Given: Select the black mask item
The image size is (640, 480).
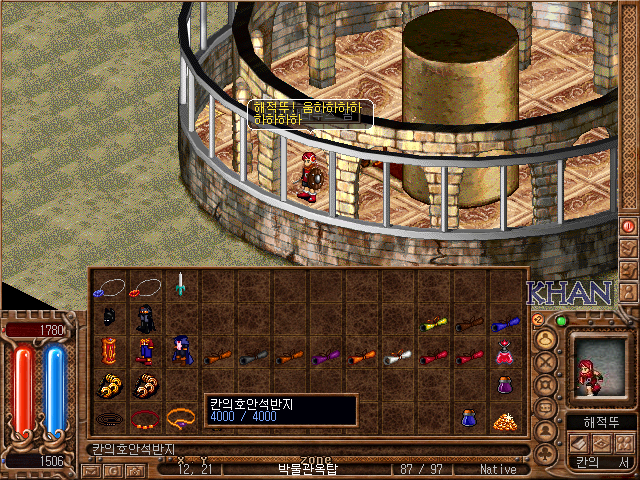Looking at the screenshot, I should (x=108, y=320).
